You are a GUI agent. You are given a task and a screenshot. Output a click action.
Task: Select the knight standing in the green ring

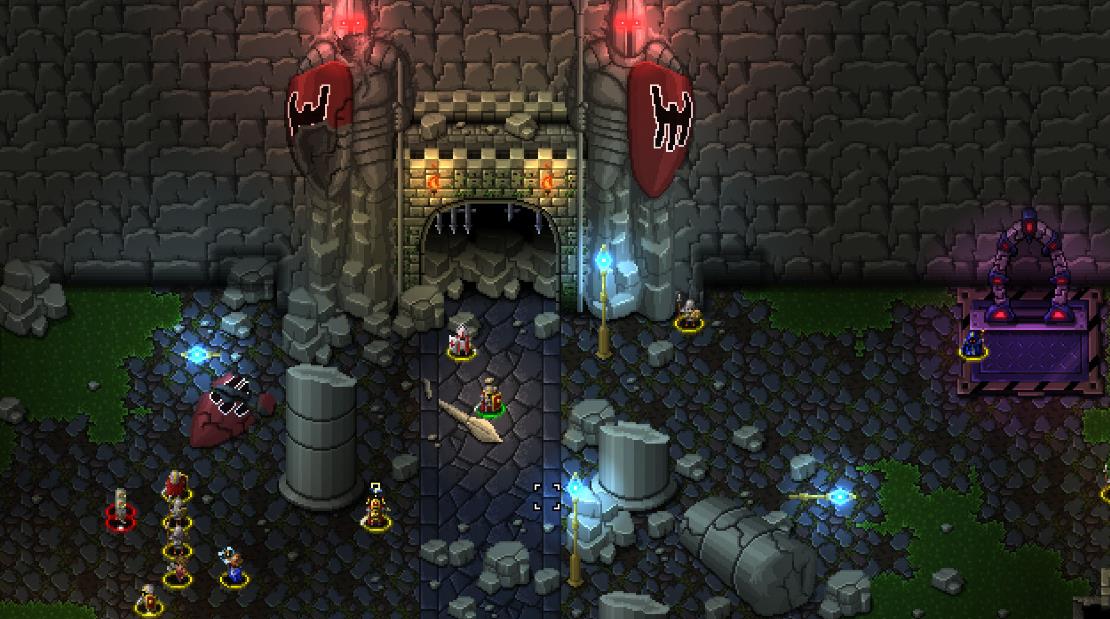click(x=490, y=397)
